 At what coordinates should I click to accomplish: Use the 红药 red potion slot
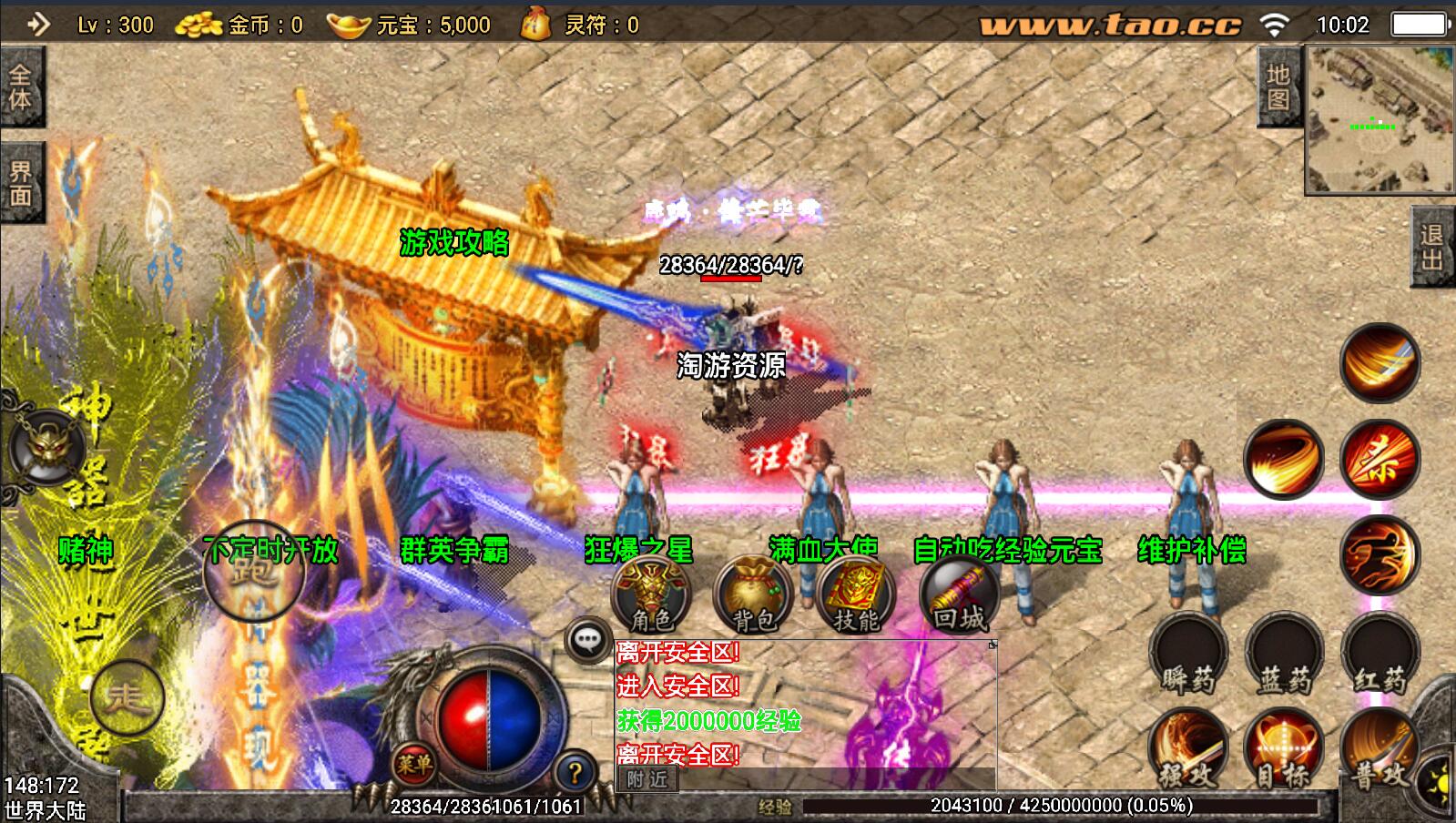click(x=1380, y=654)
